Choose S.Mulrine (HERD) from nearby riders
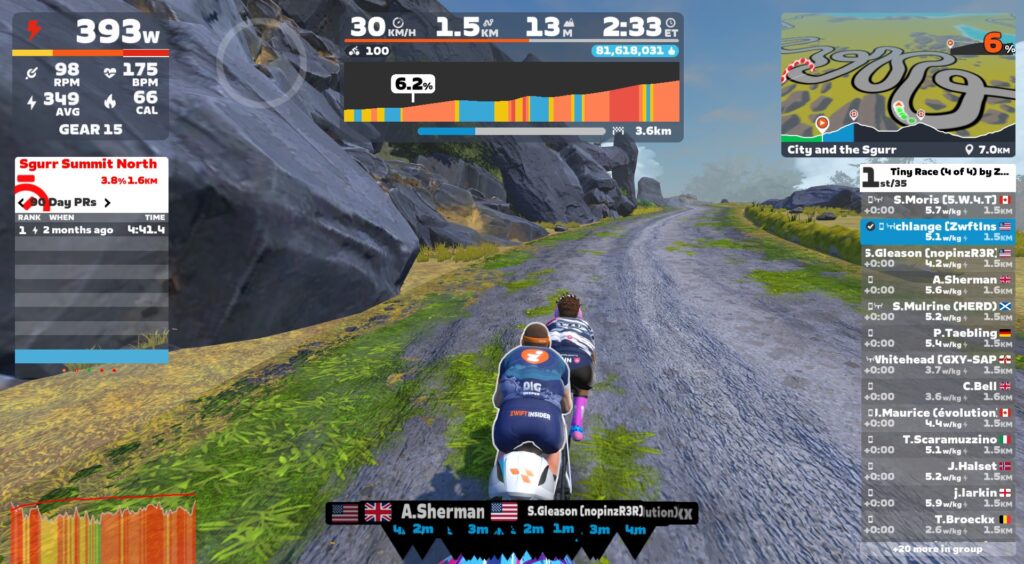This screenshot has width=1024, height=564. [x=938, y=311]
